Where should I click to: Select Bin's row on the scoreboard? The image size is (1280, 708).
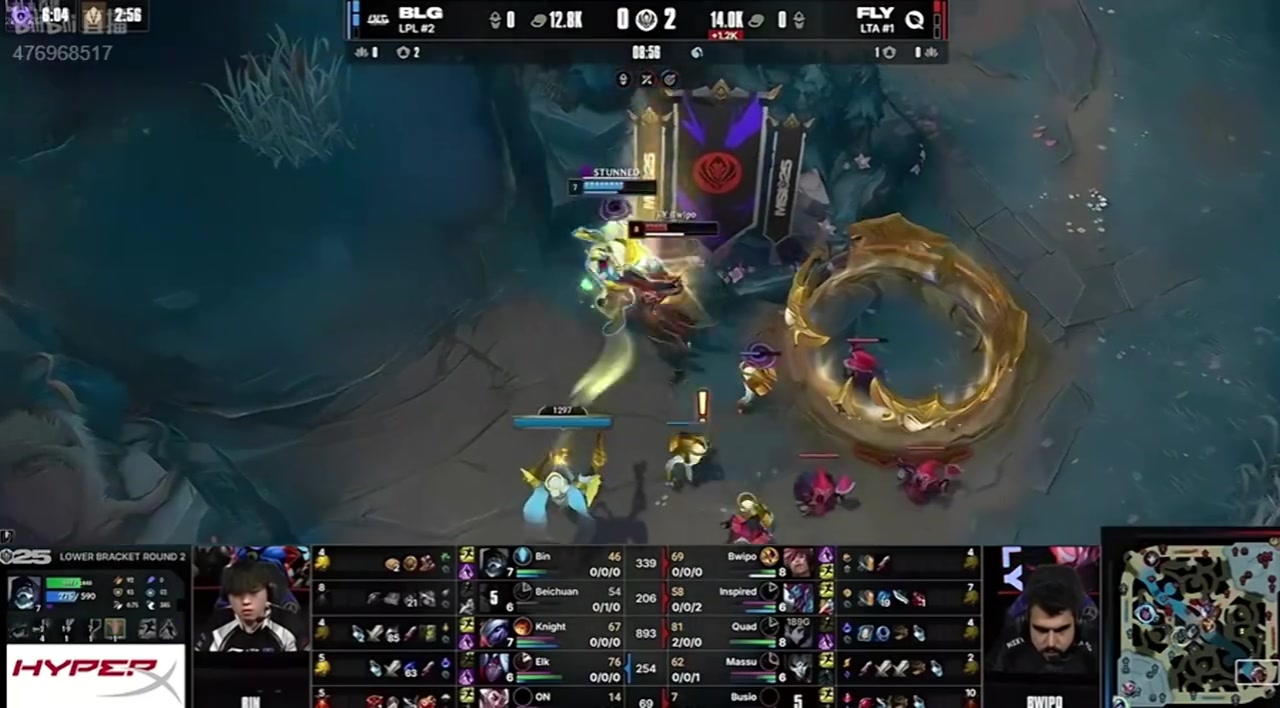[542, 563]
